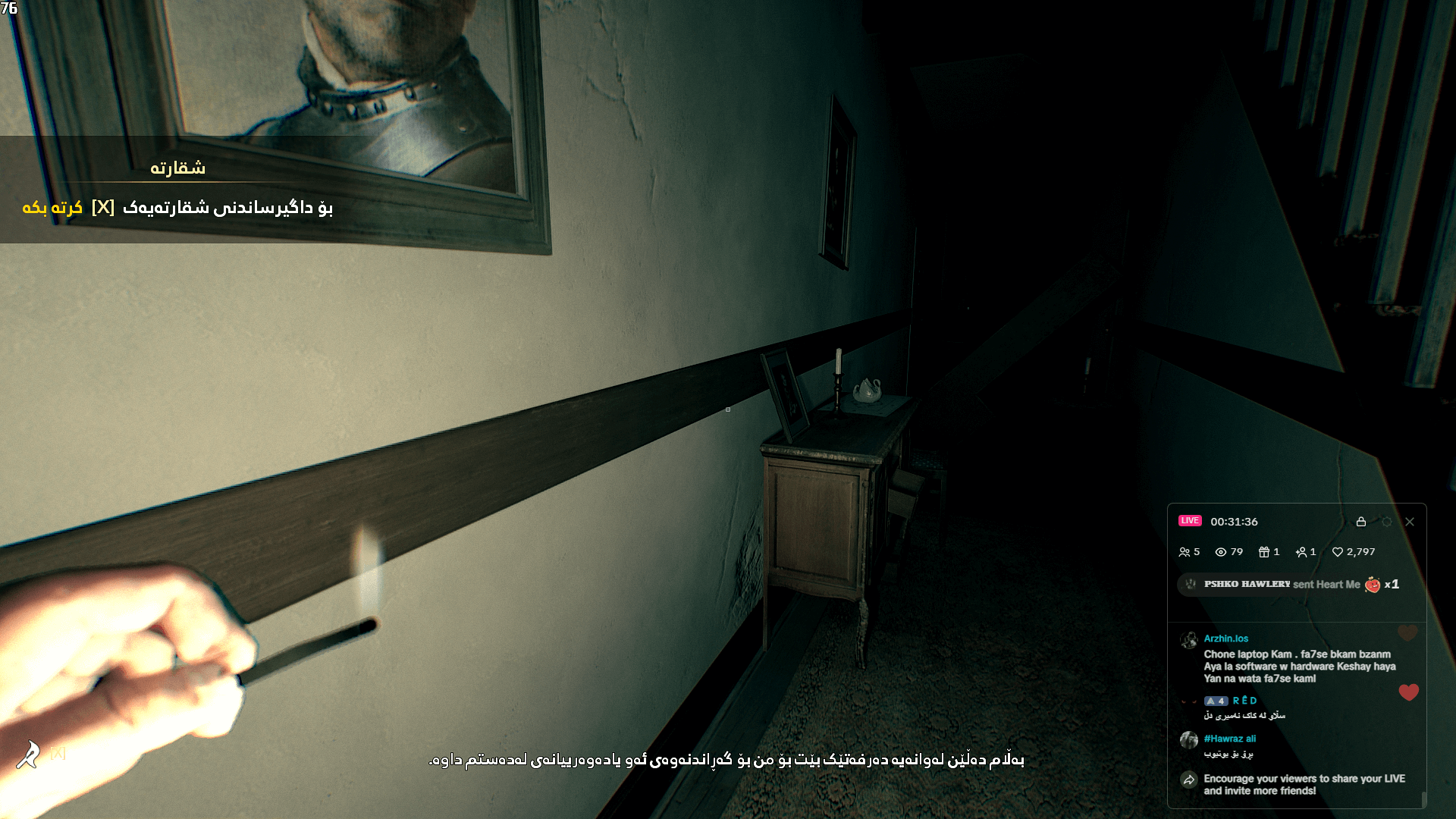Click the heart icon showing 2,797 likes
The height and width of the screenshot is (819, 1456).
click(1339, 552)
